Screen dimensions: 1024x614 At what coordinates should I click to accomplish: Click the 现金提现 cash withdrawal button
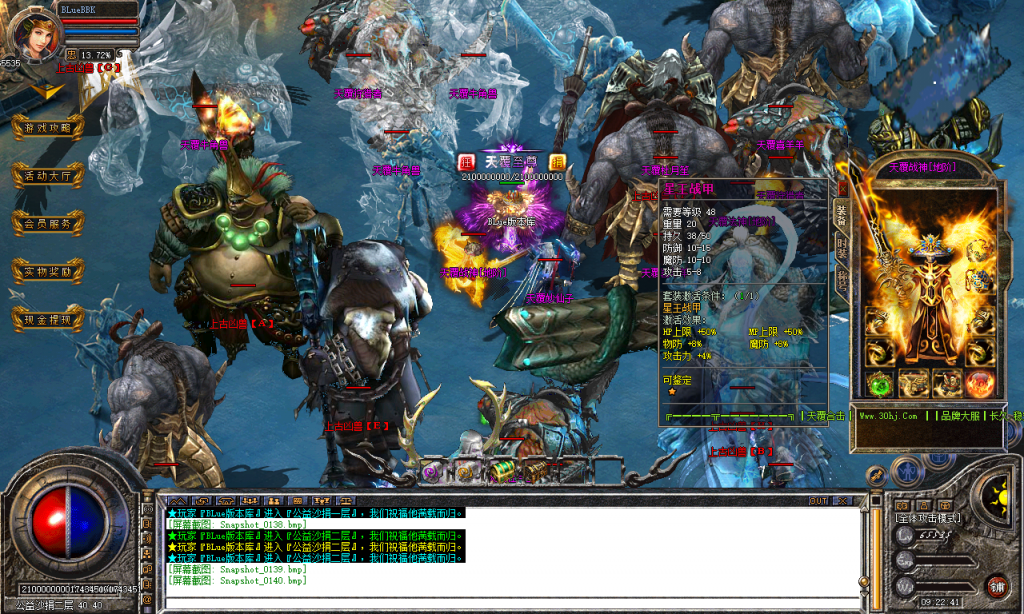[47, 319]
